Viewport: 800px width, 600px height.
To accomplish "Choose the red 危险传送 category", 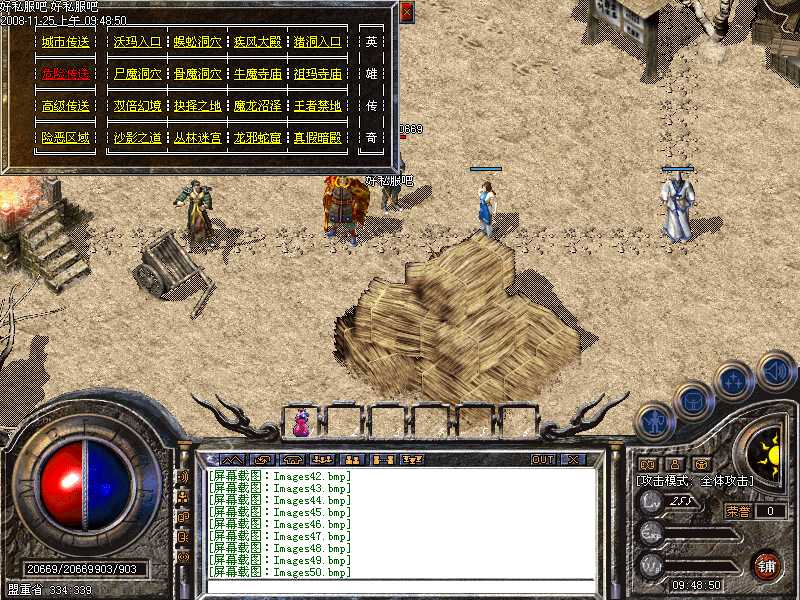I will (x=65, y=75).
